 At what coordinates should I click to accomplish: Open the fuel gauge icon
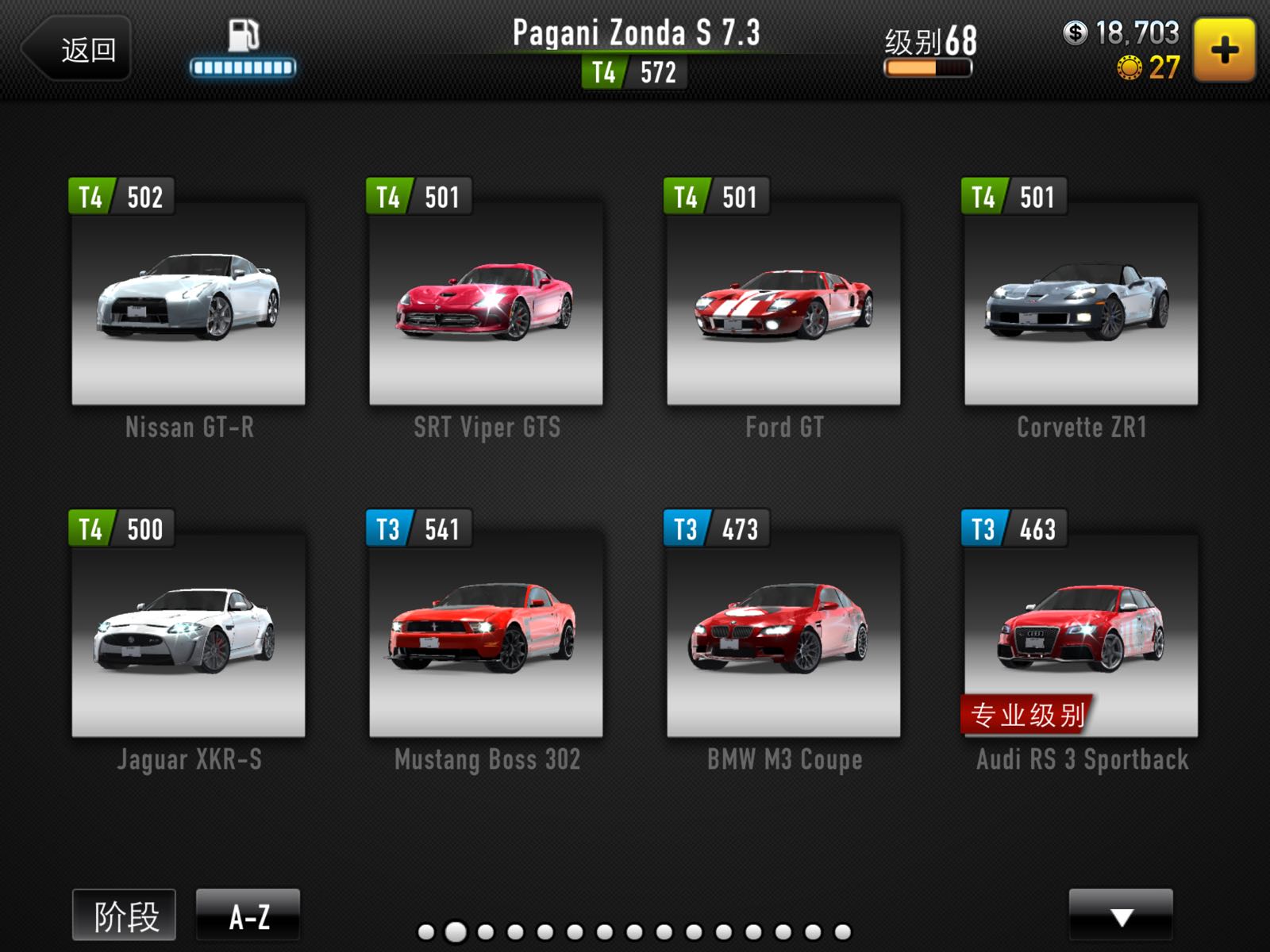click(x=243, y=49)
